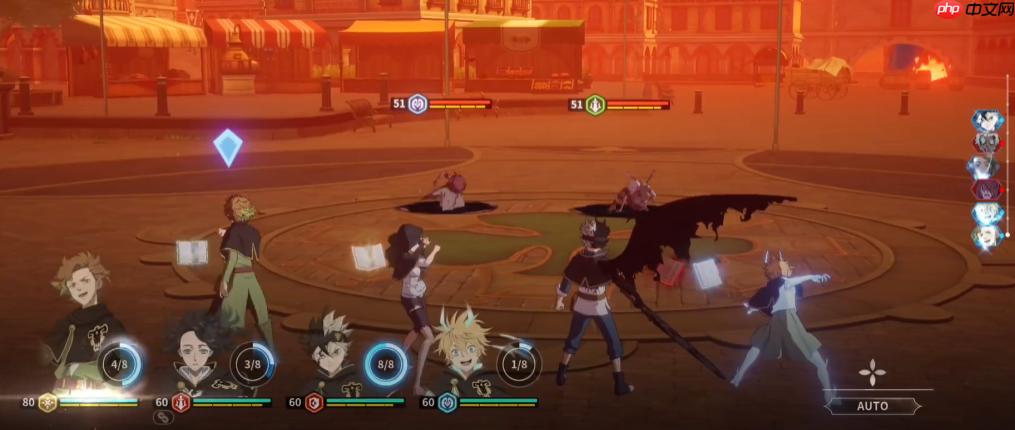This screenshot has width=1015, height=430.
Task: Toggle the AUTO battle button
Action: 873,406
